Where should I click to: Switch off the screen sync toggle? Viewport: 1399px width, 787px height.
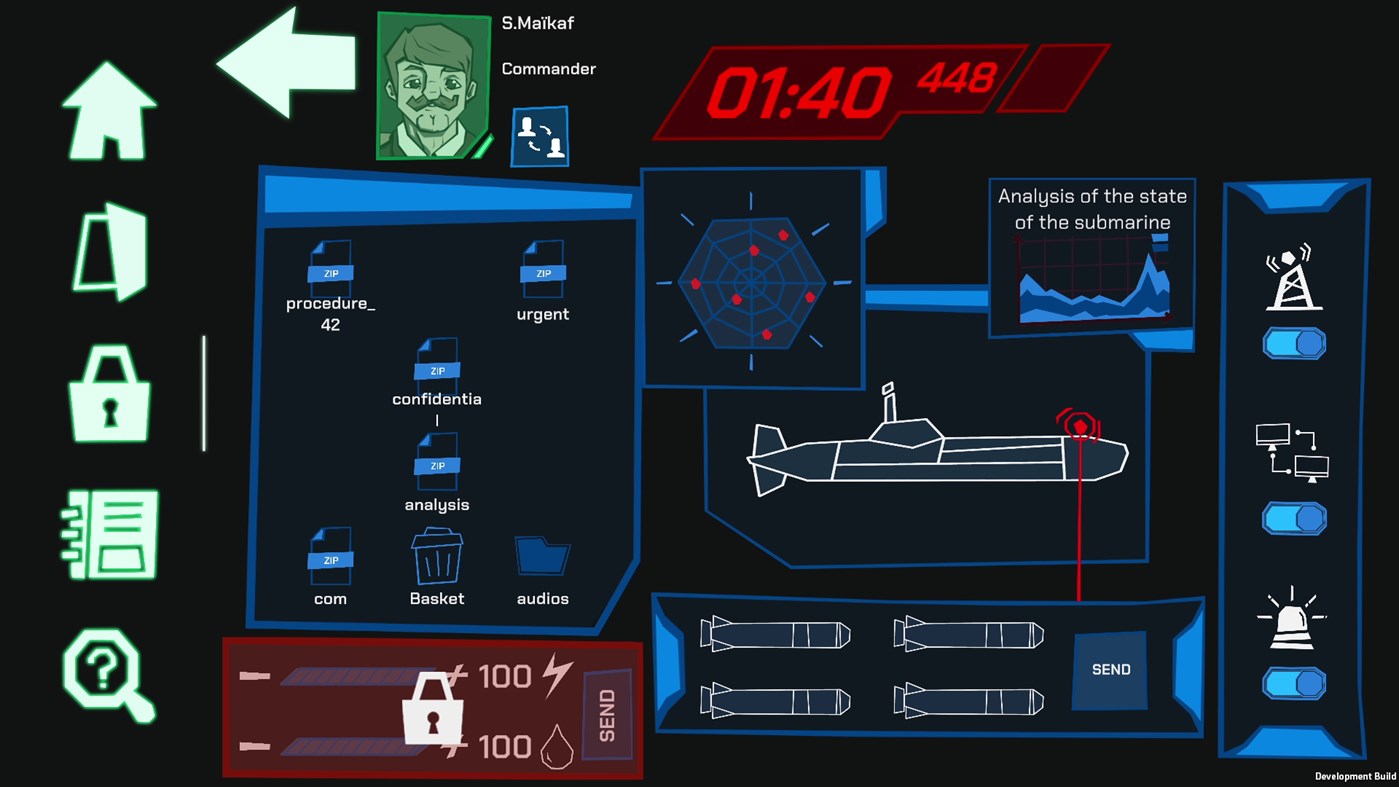coord(1294,518)
